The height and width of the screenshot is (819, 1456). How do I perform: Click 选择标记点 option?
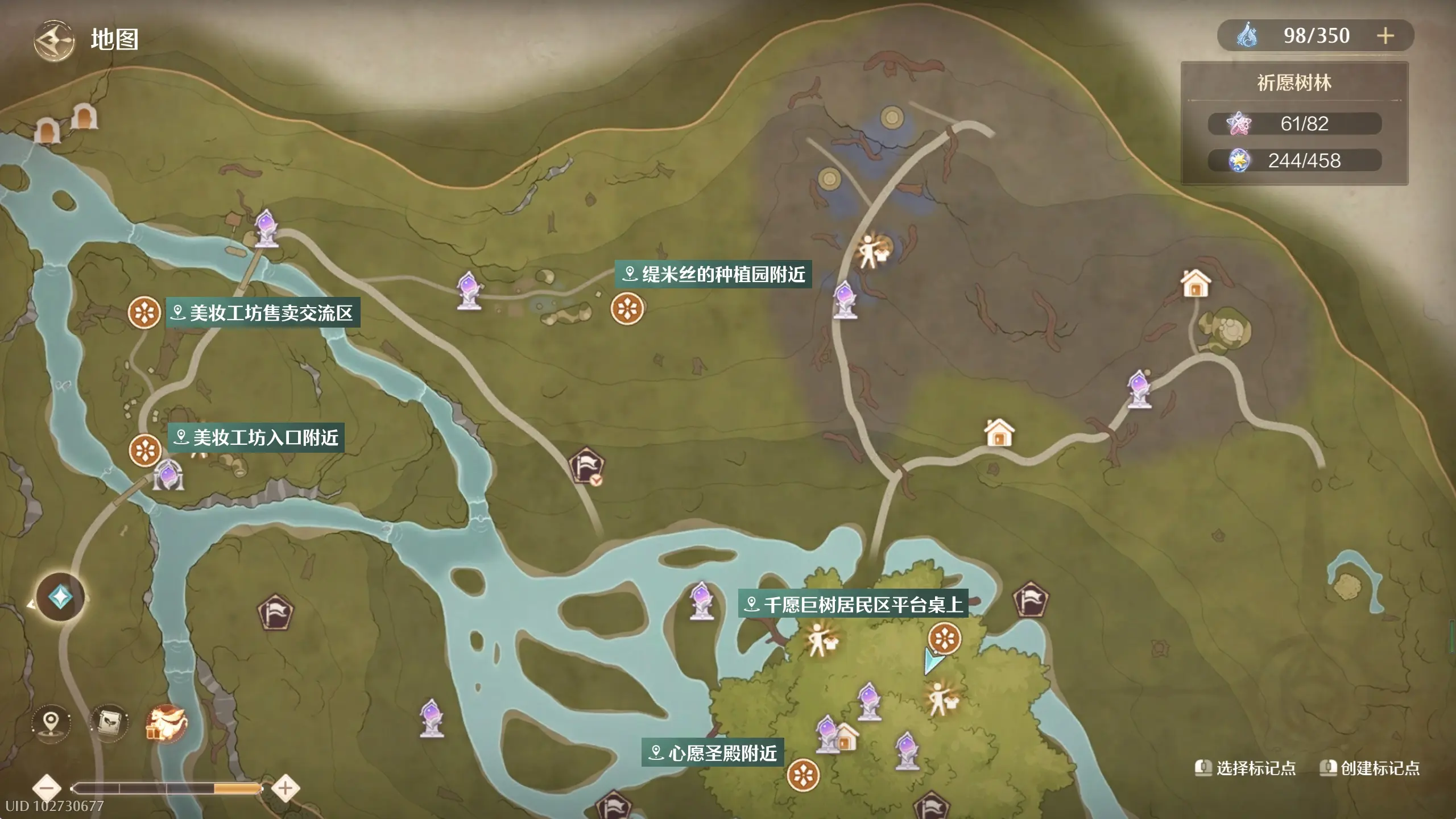click(x=1246, y=768)
